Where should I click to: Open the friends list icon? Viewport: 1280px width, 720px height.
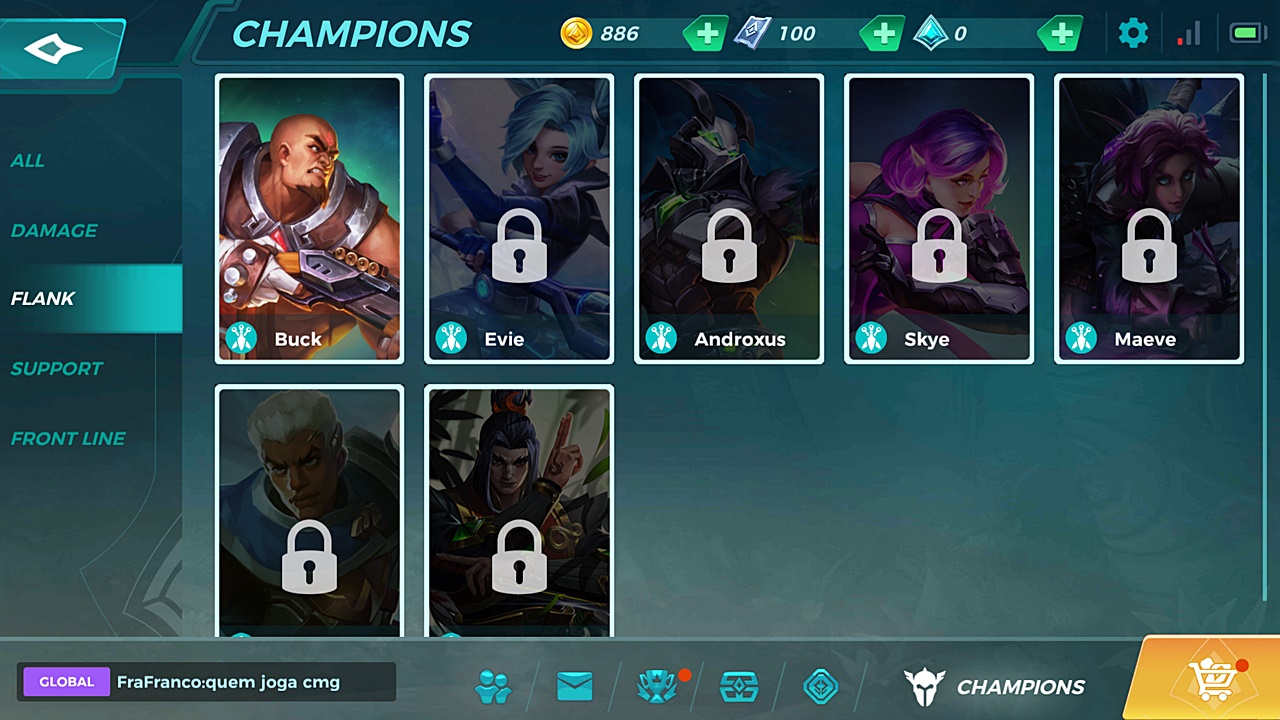click(x=493, y=687)
